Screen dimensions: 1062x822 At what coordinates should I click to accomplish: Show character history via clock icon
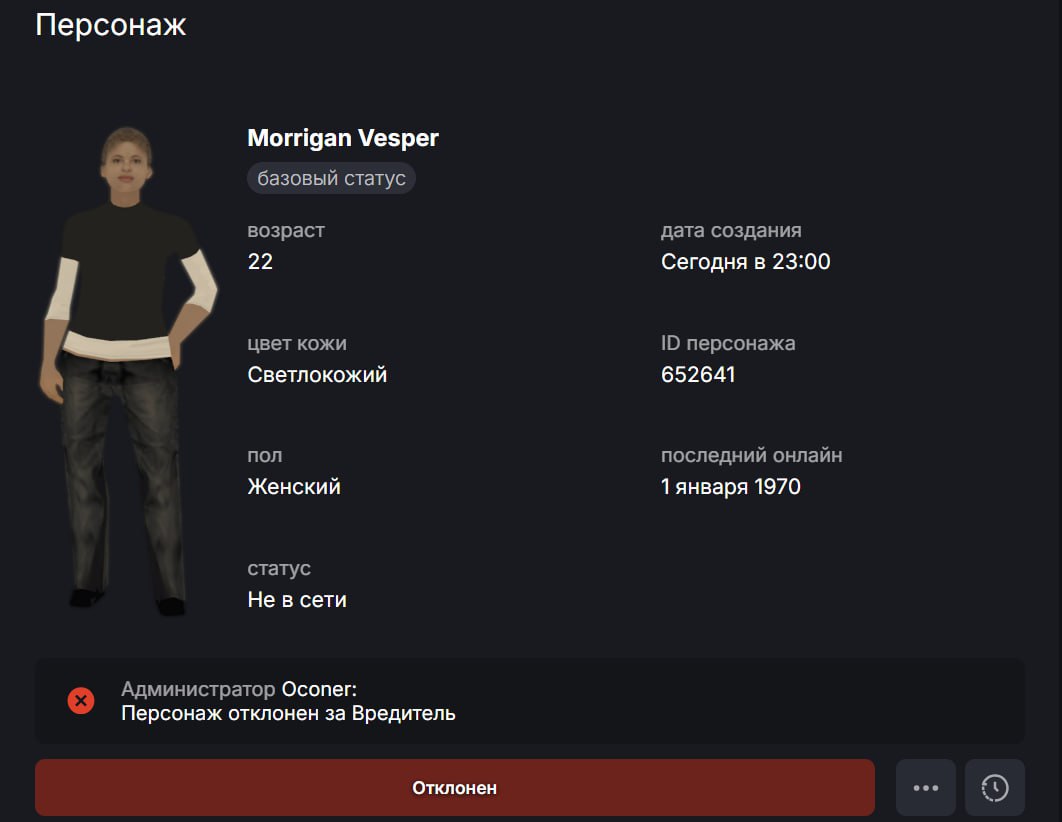pyautogui.click(x=994, y=787)
